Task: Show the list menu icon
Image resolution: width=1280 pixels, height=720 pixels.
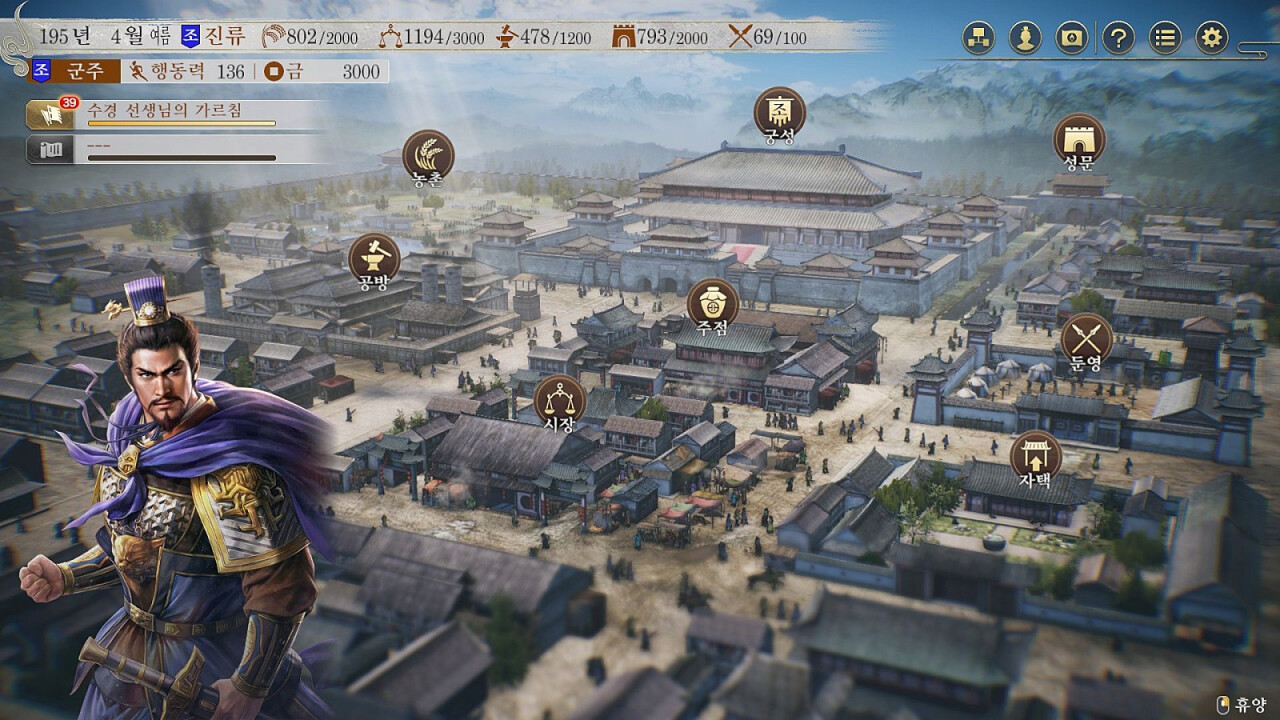Action: [1165, 38]
